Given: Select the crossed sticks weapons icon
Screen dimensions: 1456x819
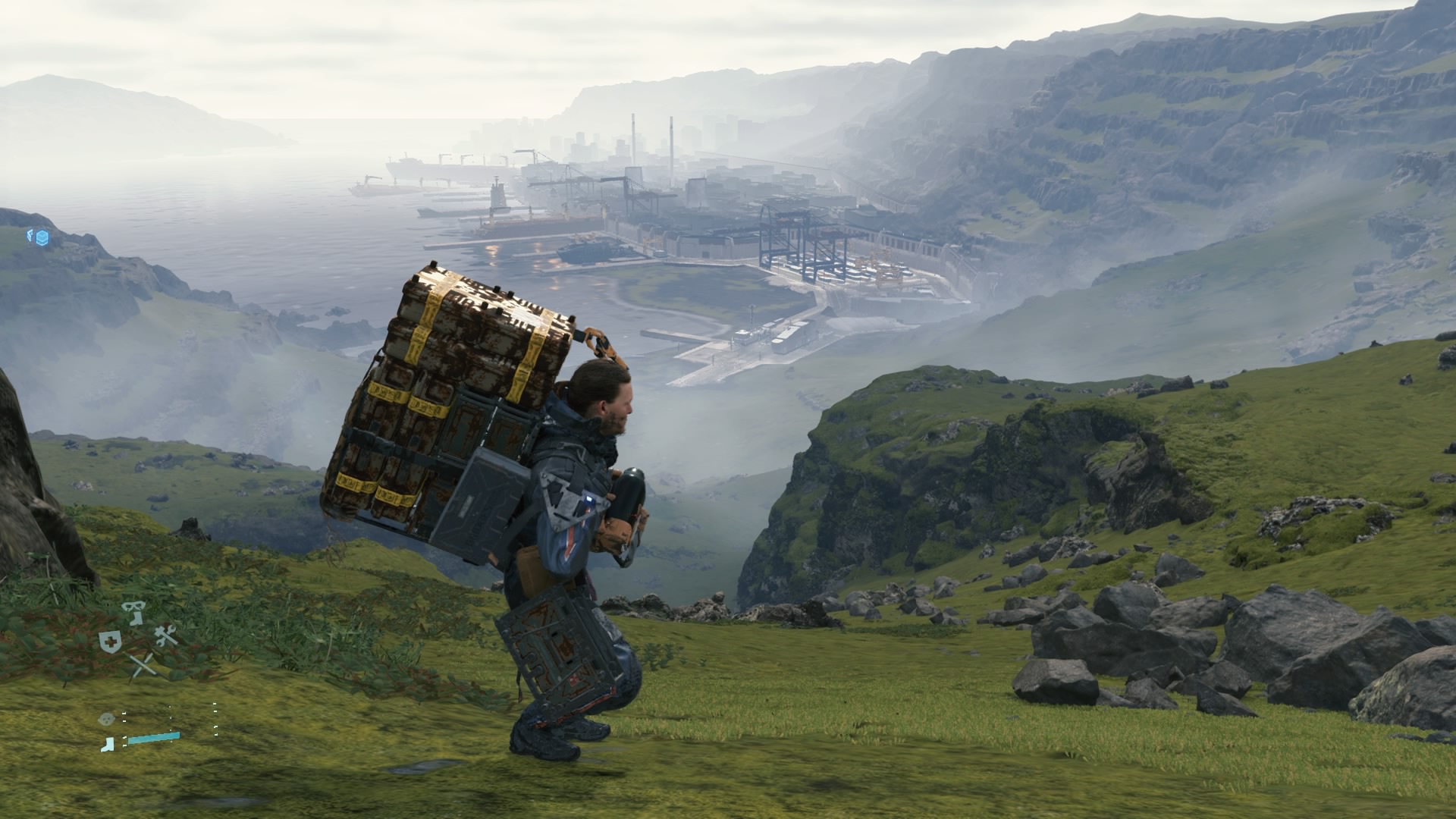Looking at the screenshot, I should coord(142,665).
